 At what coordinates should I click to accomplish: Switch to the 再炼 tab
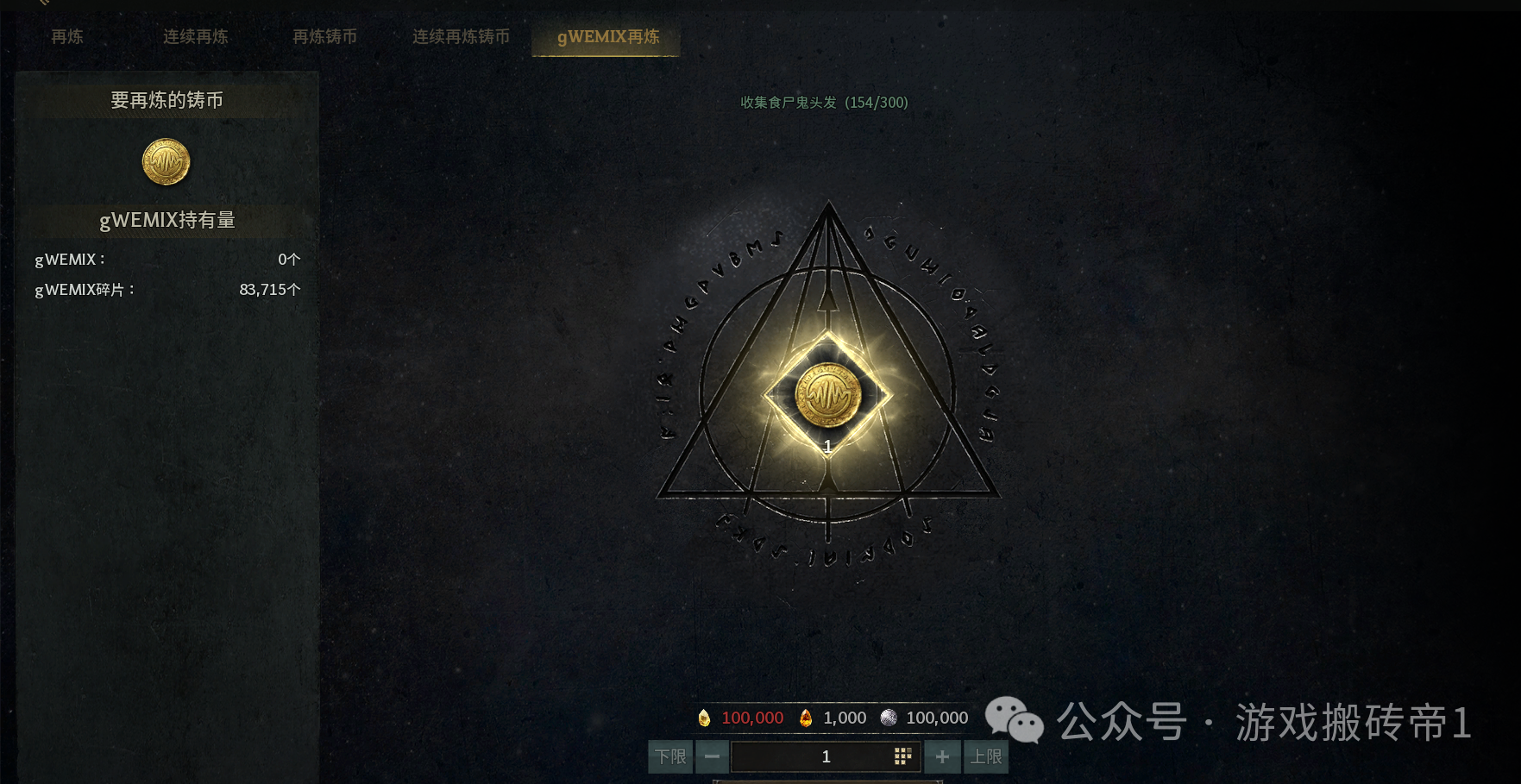click(67, 37)
